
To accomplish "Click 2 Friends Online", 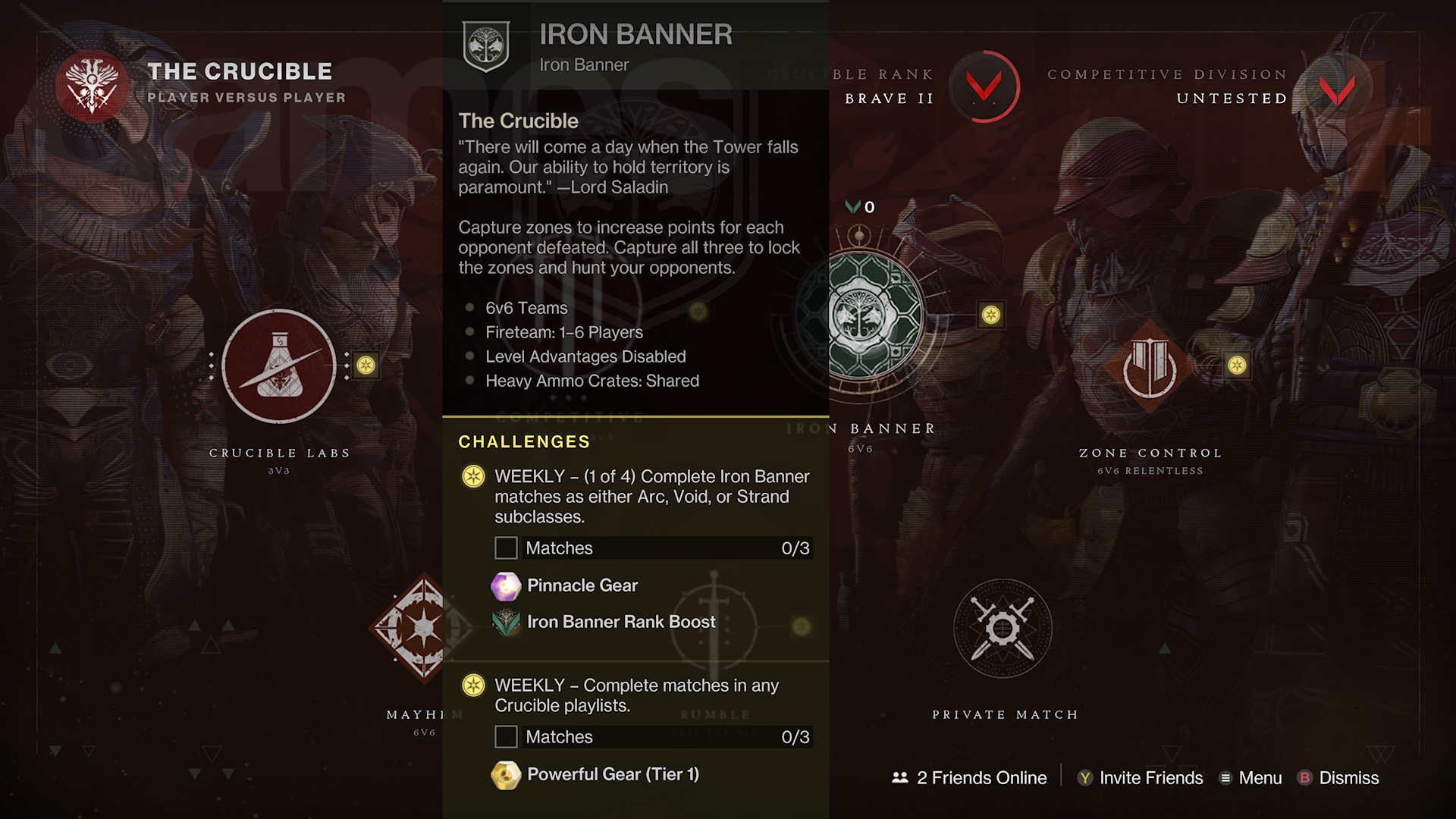I will [x=969, y=778].
